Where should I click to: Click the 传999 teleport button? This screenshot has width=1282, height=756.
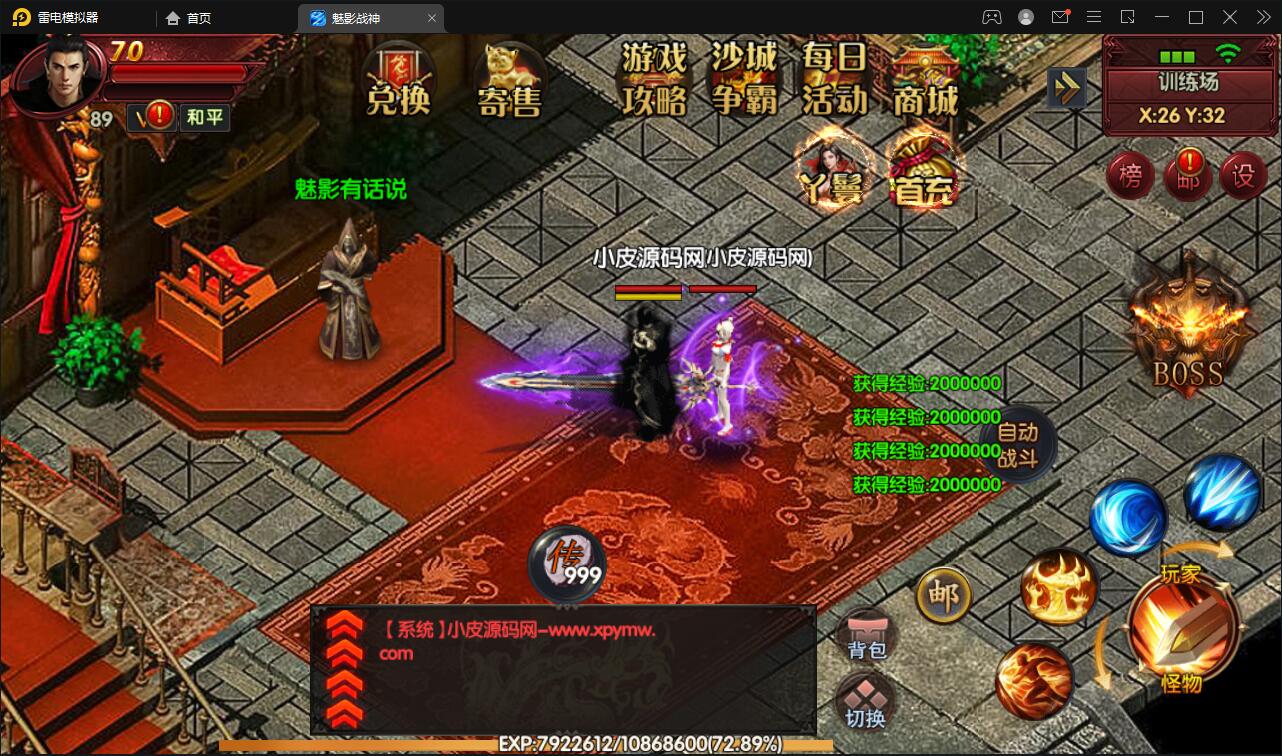[566, 563]
